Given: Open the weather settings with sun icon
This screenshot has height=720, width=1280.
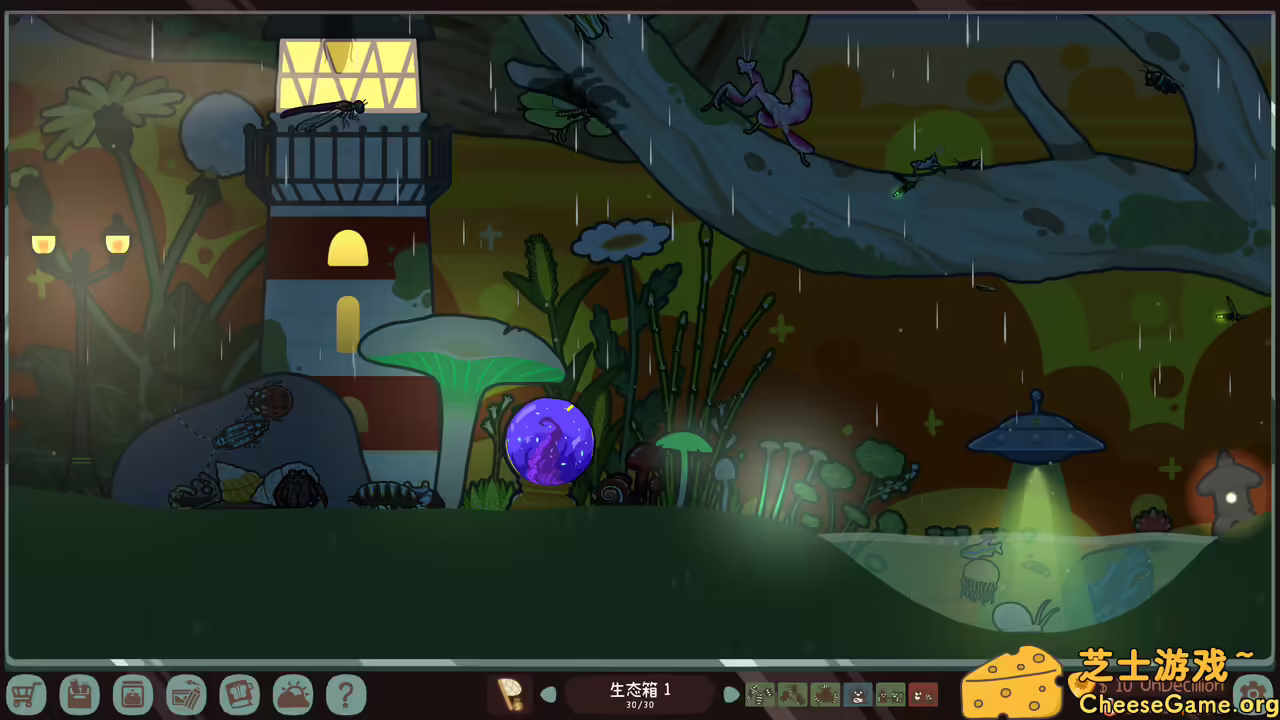Looking at the screenshot, I should (x=293, y=694).
